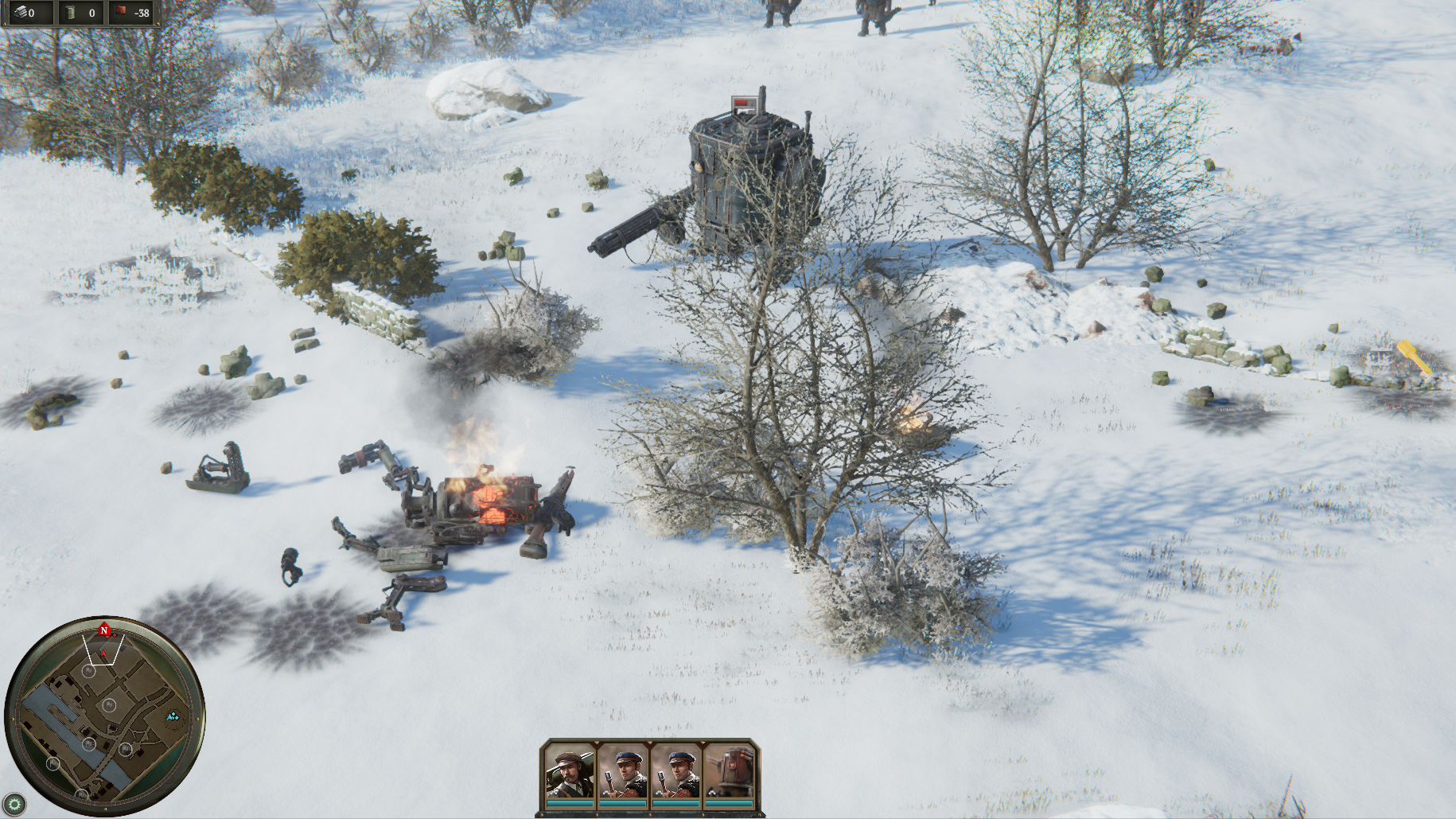This screenshot has width=1456, height=819.
Task: Click the flag marker at the top of the minimap
Action: (88, 671)
